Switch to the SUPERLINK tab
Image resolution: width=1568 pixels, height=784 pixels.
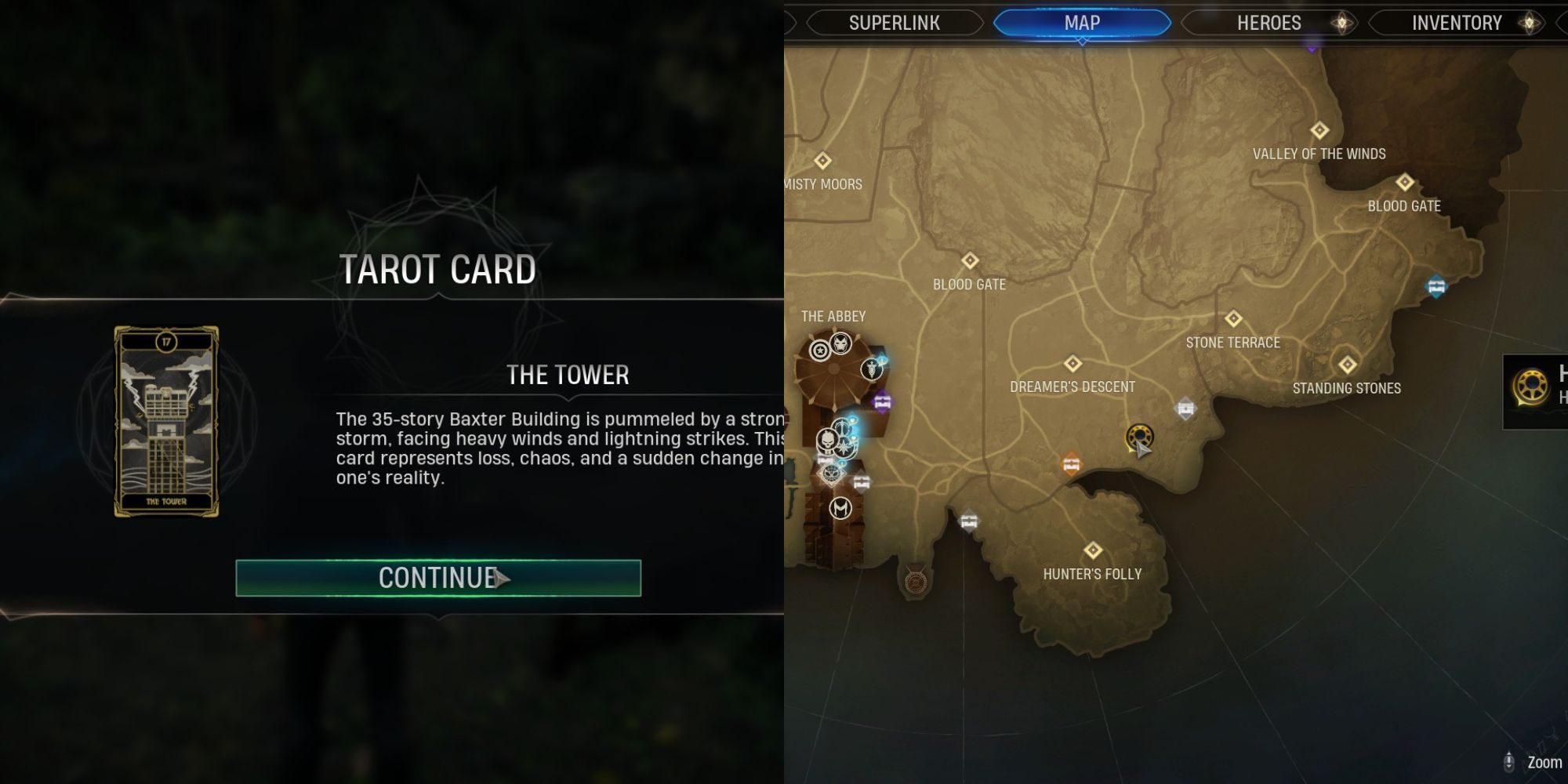tap(894, 22)
